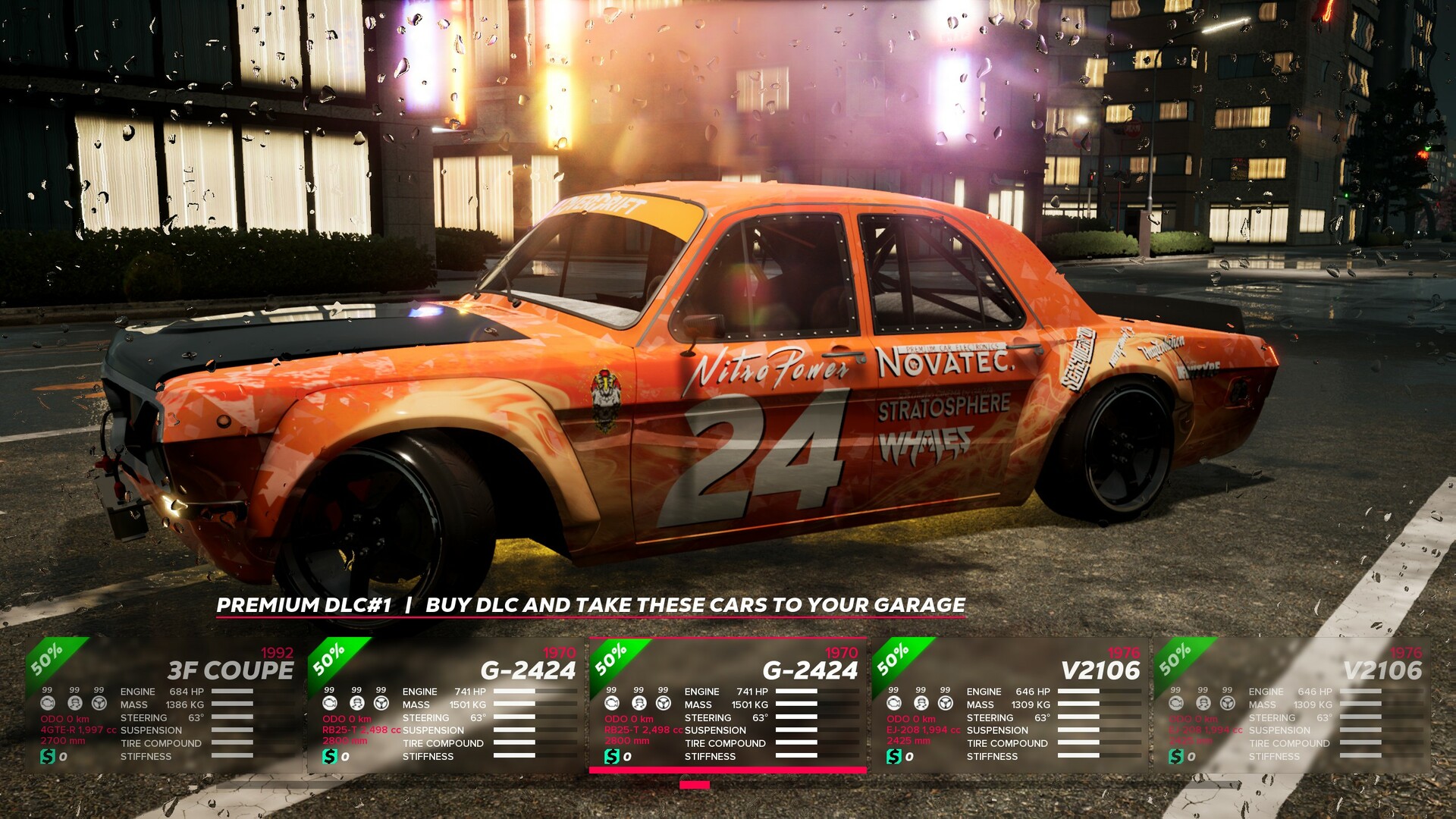Click the helmet icon on the 3F Coupe card
This screenshot has height=819, width=1456.
[76, 704]
